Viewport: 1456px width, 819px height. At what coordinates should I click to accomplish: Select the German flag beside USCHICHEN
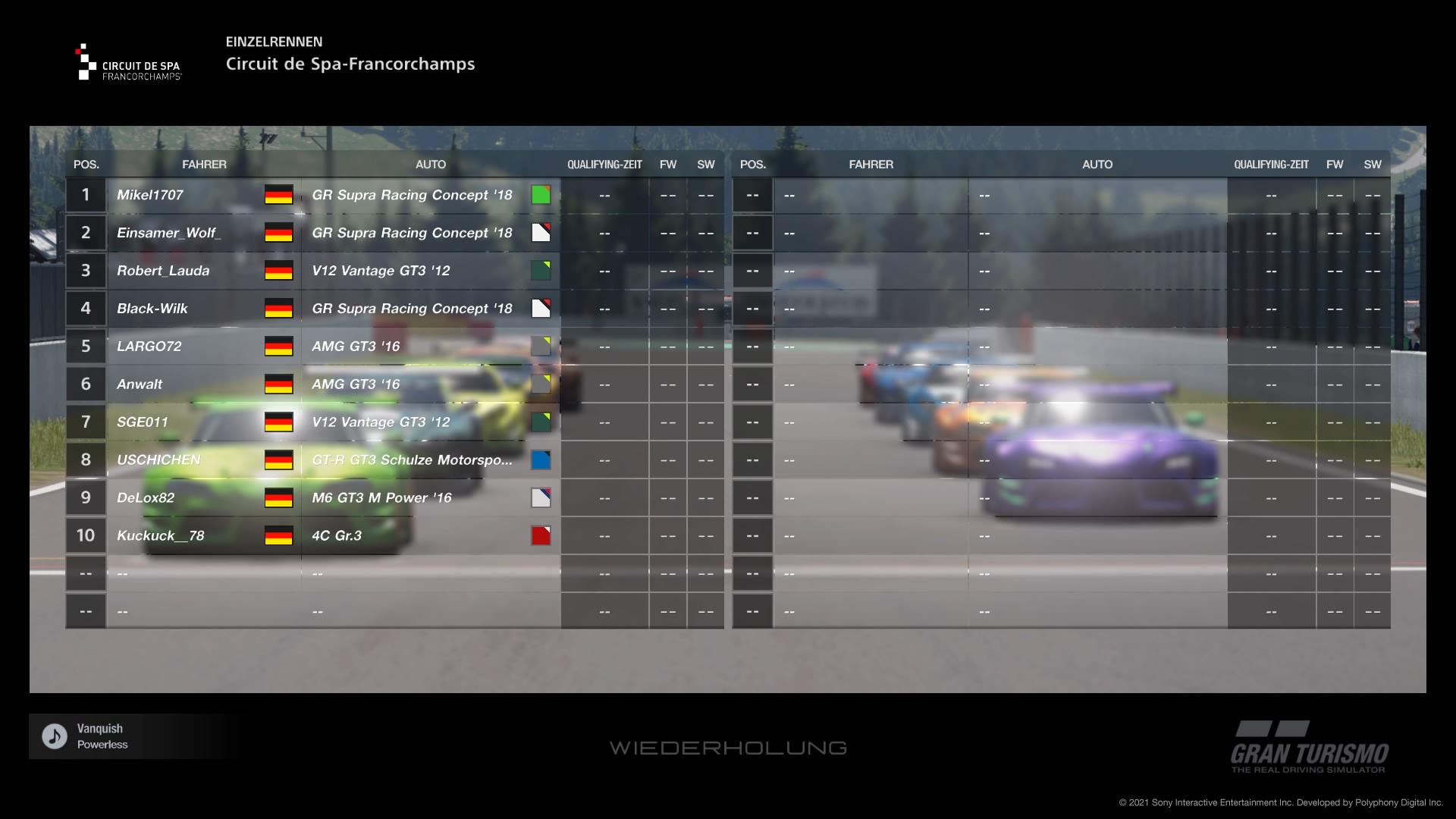[278, 460]
